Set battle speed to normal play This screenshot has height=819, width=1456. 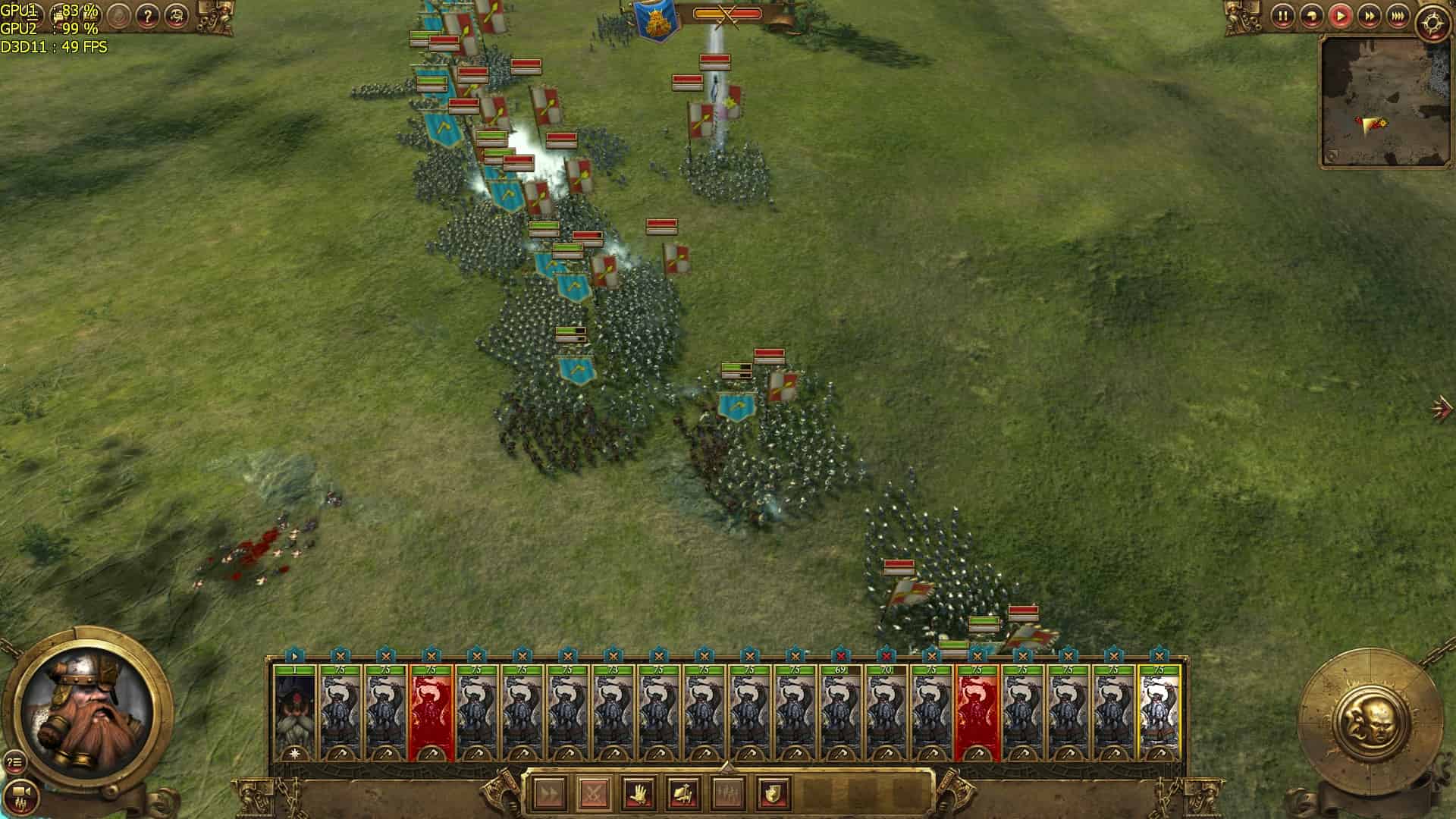(1341, 16)
